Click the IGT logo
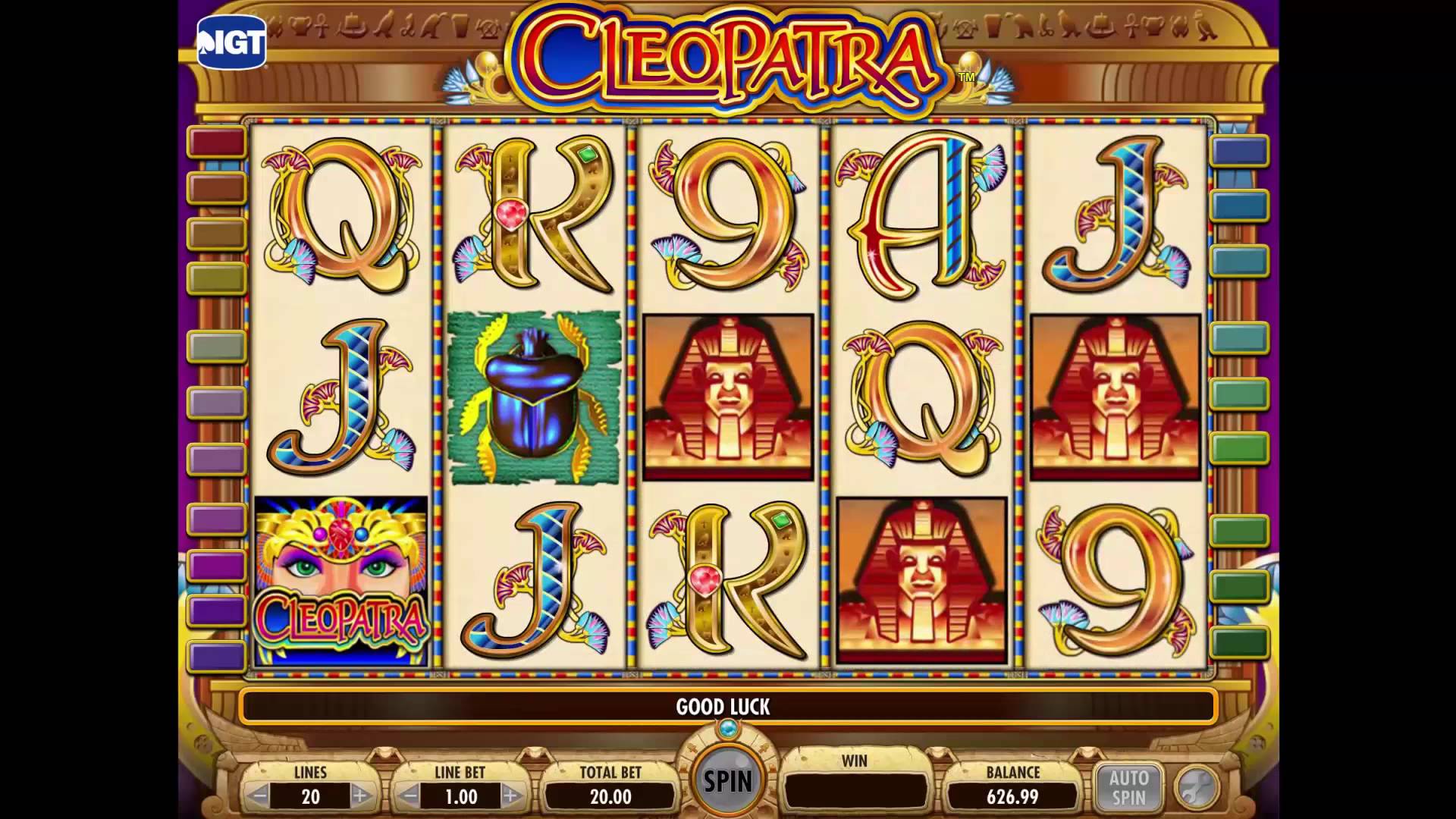Screen dimensions: 1456x819 [x=231, y=42]
